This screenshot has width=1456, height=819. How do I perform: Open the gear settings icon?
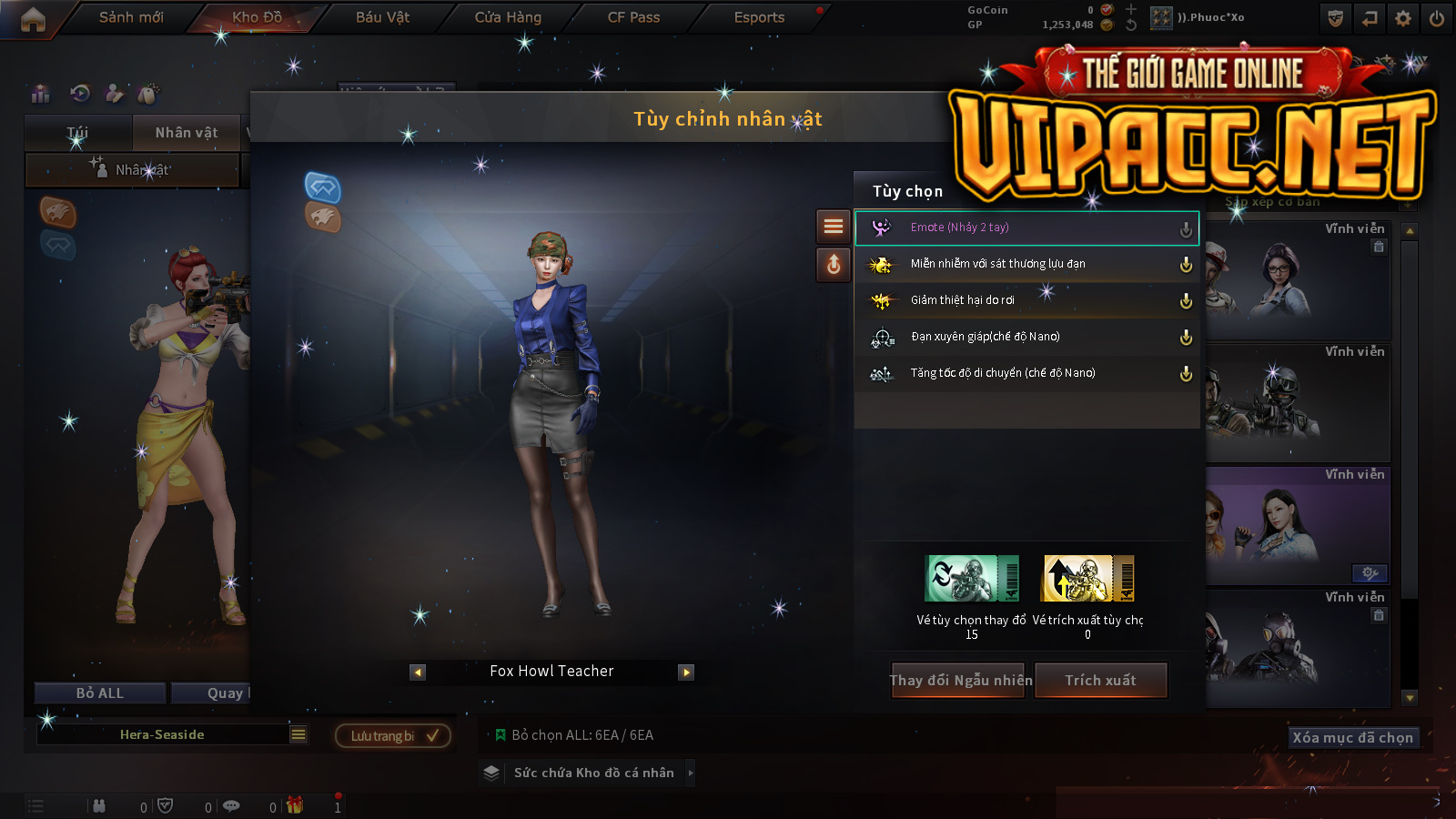(x=1403, y=18)
